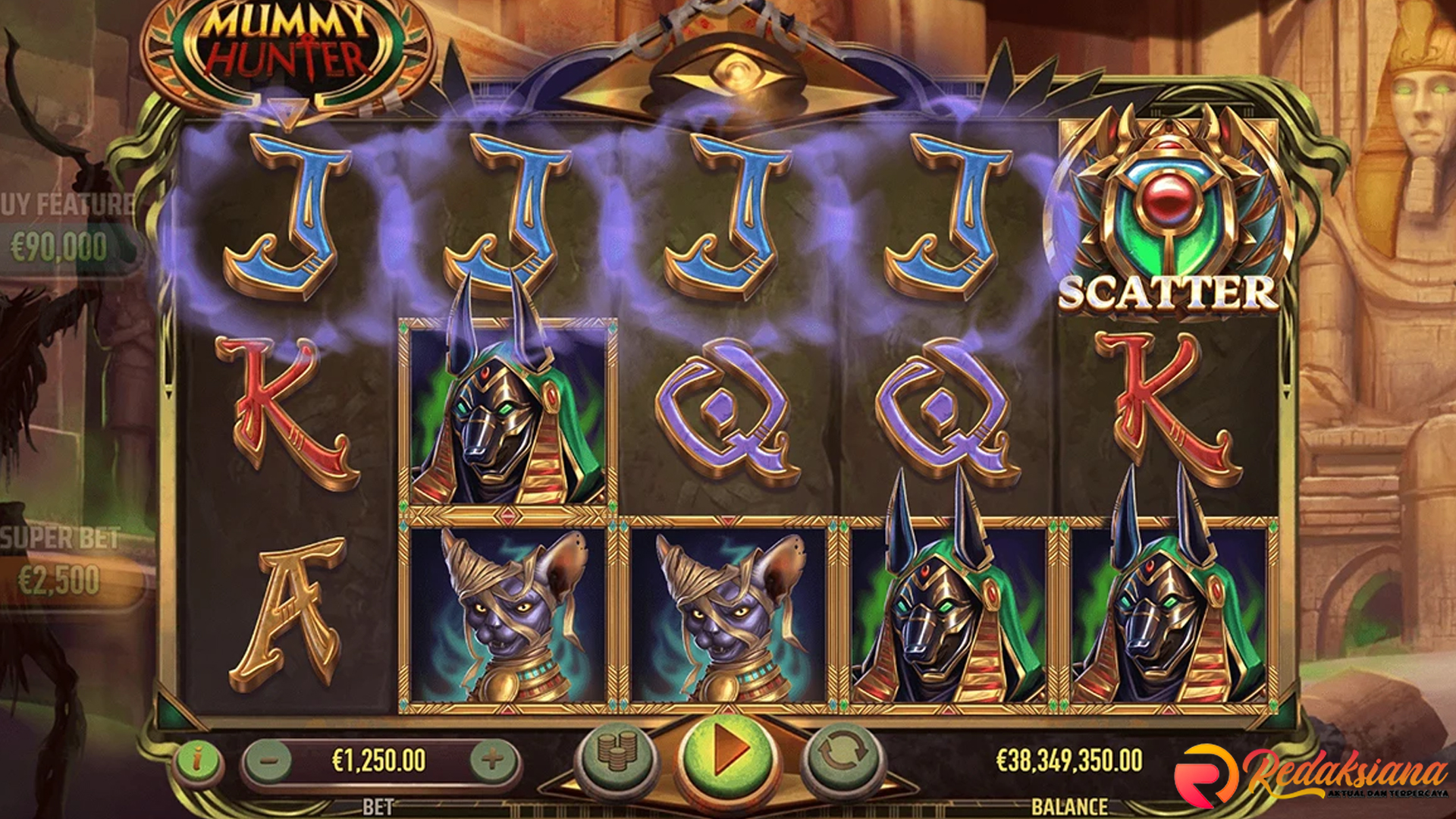Viewport: 1456px width, 819px height.
Task: Spin the reels with the green play button
Action: (x=726, y=752)
